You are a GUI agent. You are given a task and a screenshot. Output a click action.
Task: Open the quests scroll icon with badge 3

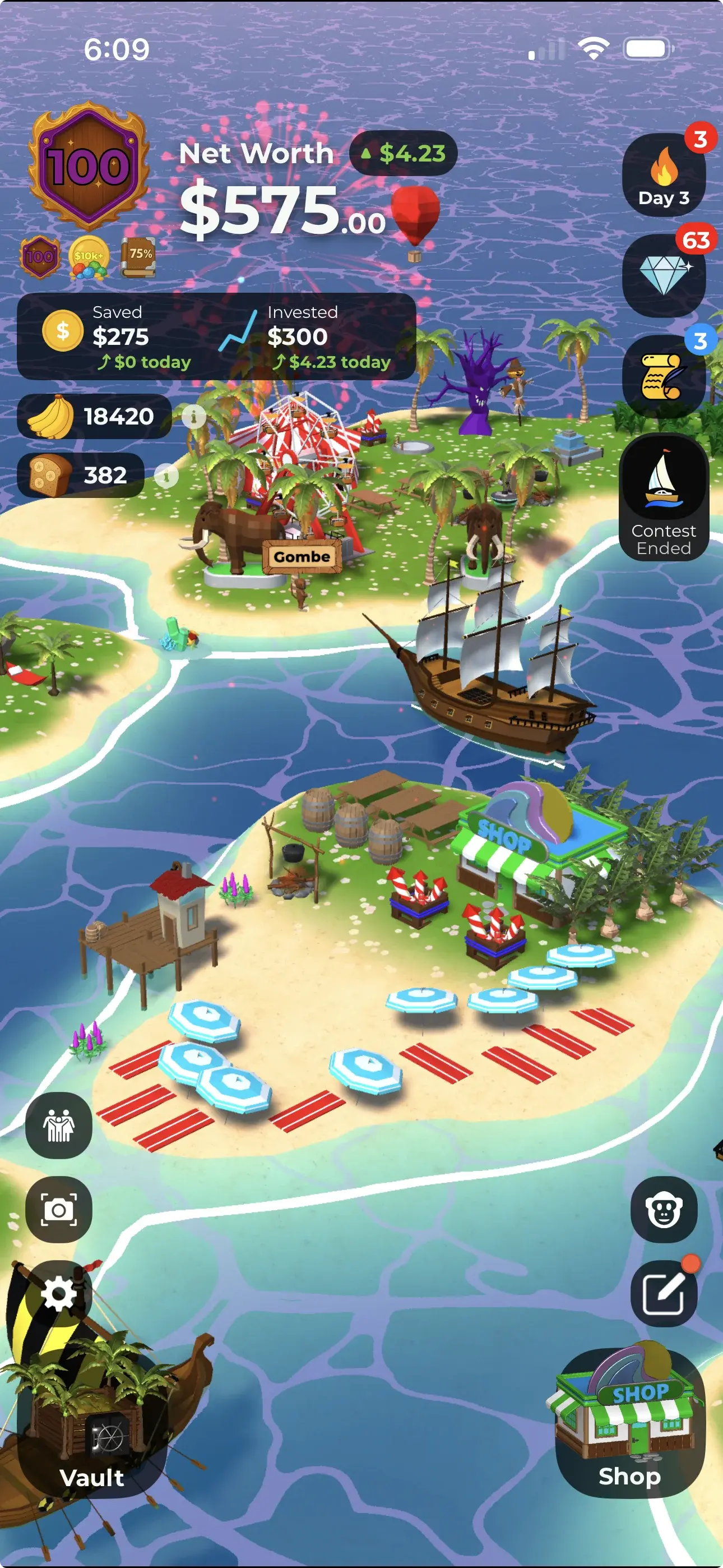point(665,376)
